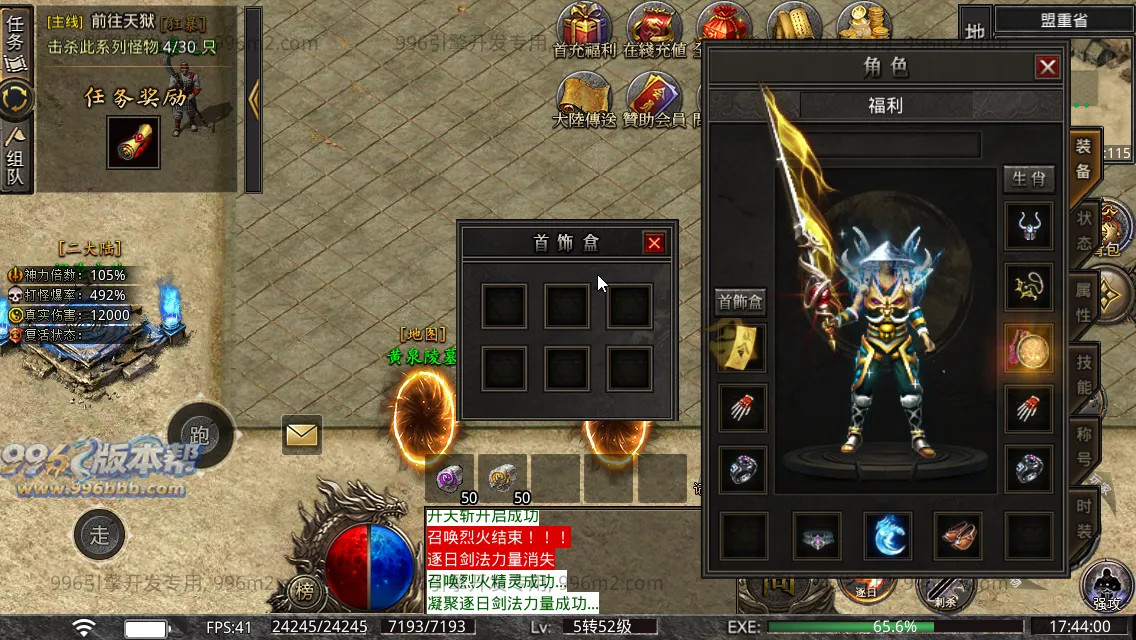Select the horned helmet equipment slot
1136x640 pixels.
click(x=1029, y=226)
